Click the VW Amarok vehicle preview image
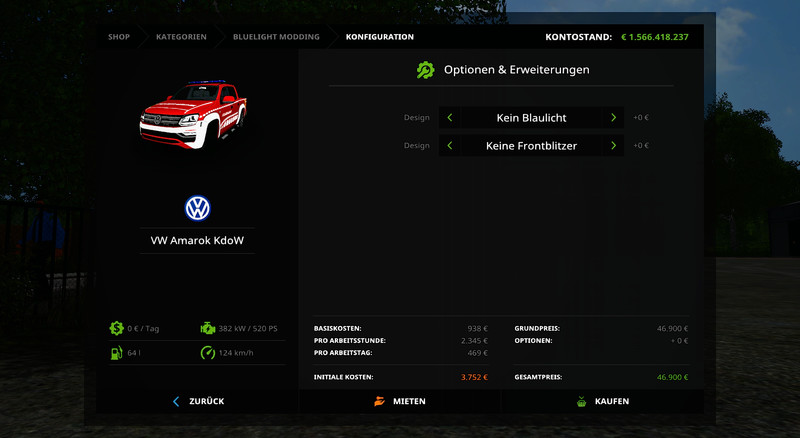Image resolution: width=800 pixels, height=438 pixels. click(192, 116)
